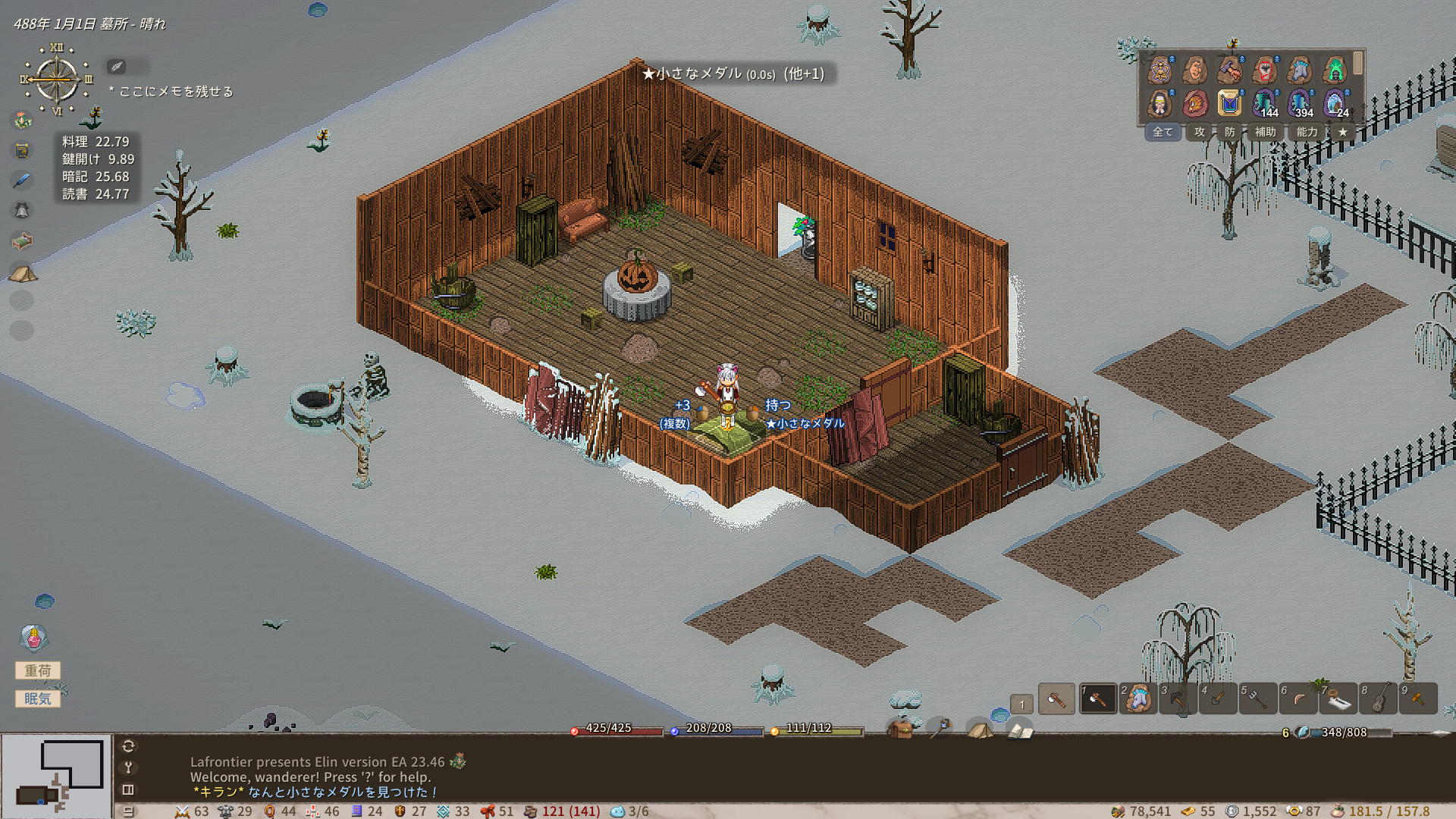The width and height of the screenshot is (1456, 819).
Task: Activate the green flame figure ability
Action: 1334,71
